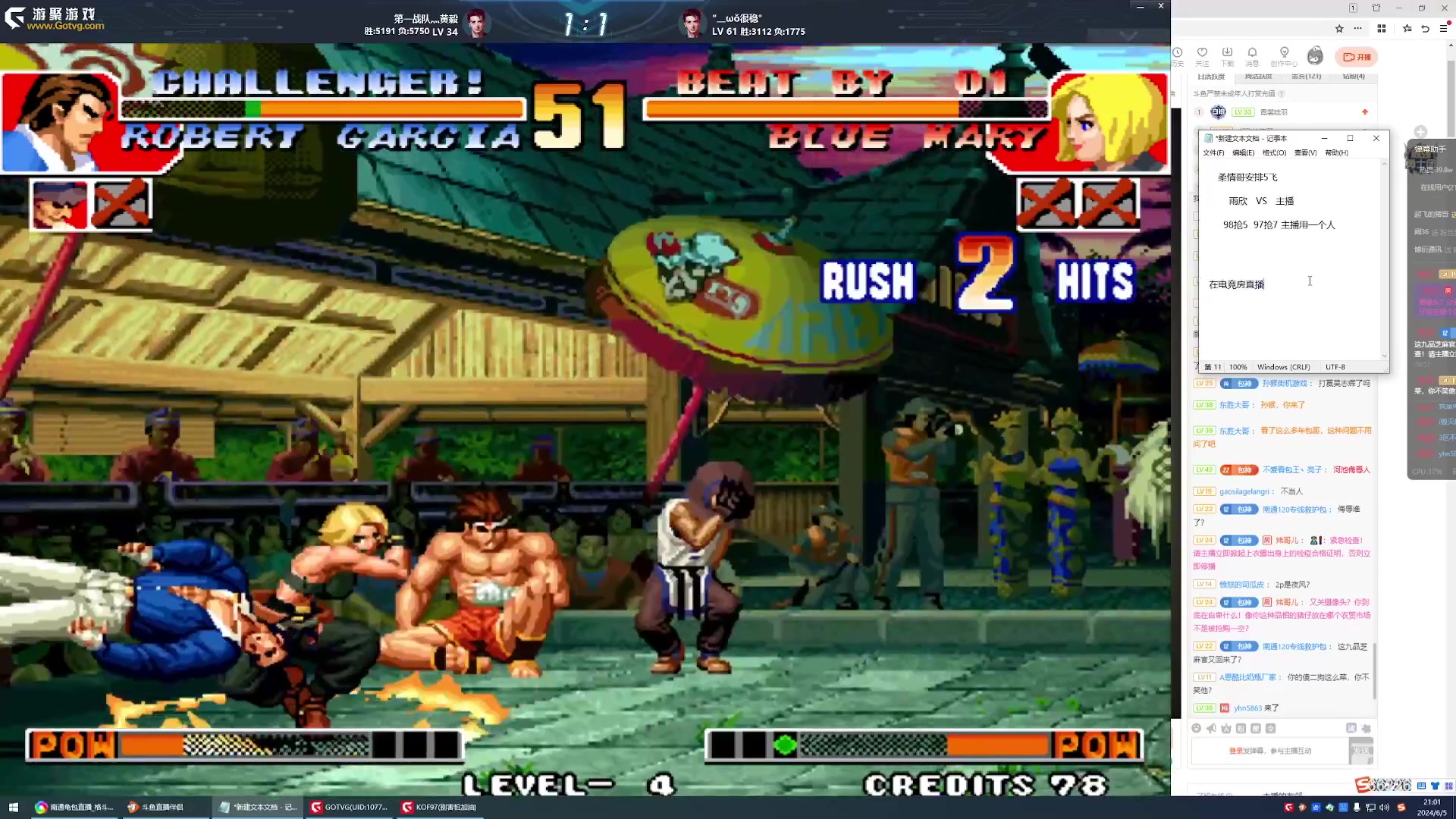
Task: Close the Gotvg game window
Action: [1160, 6]
